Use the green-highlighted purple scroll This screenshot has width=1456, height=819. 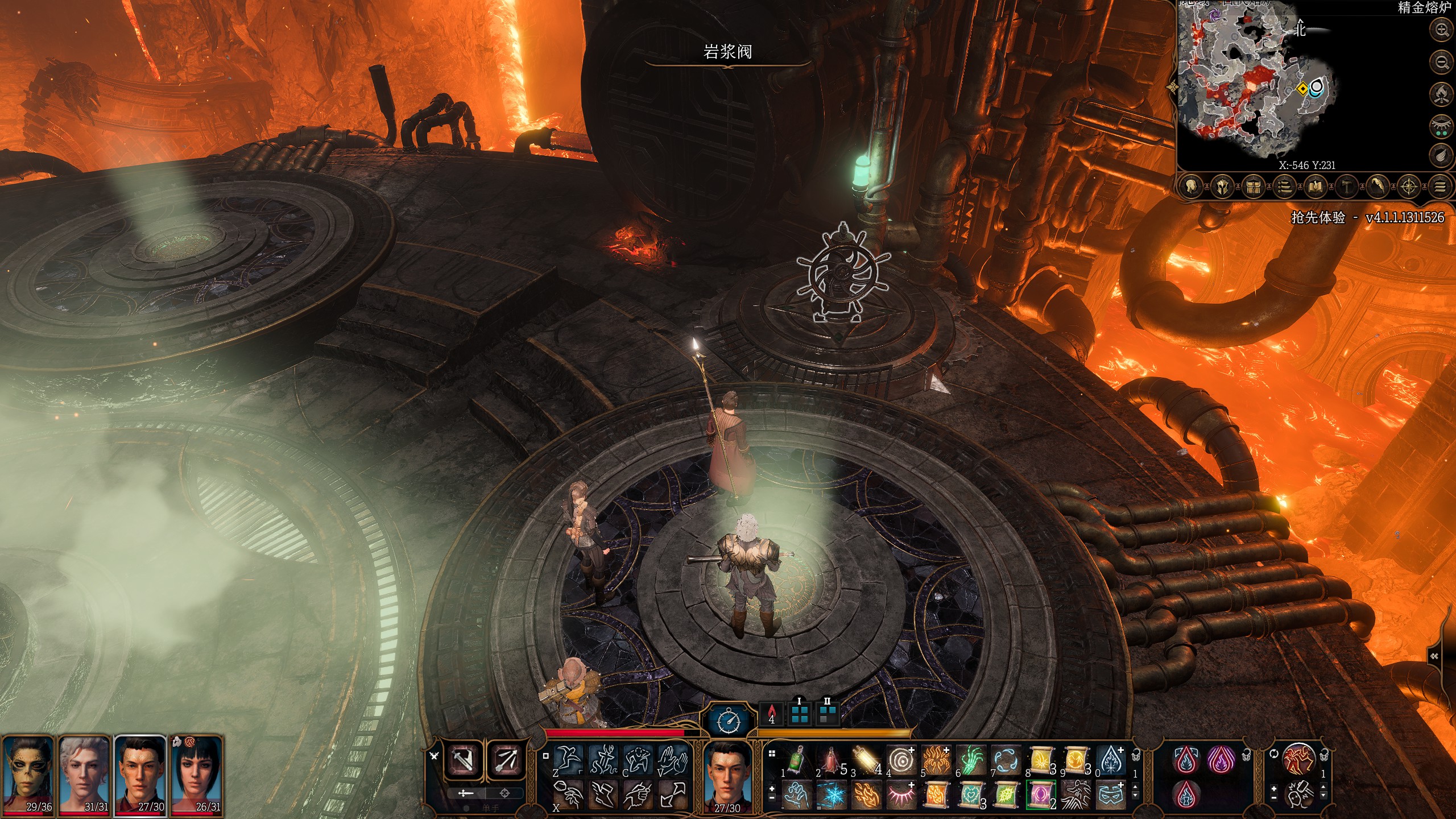coord(1041,794)
